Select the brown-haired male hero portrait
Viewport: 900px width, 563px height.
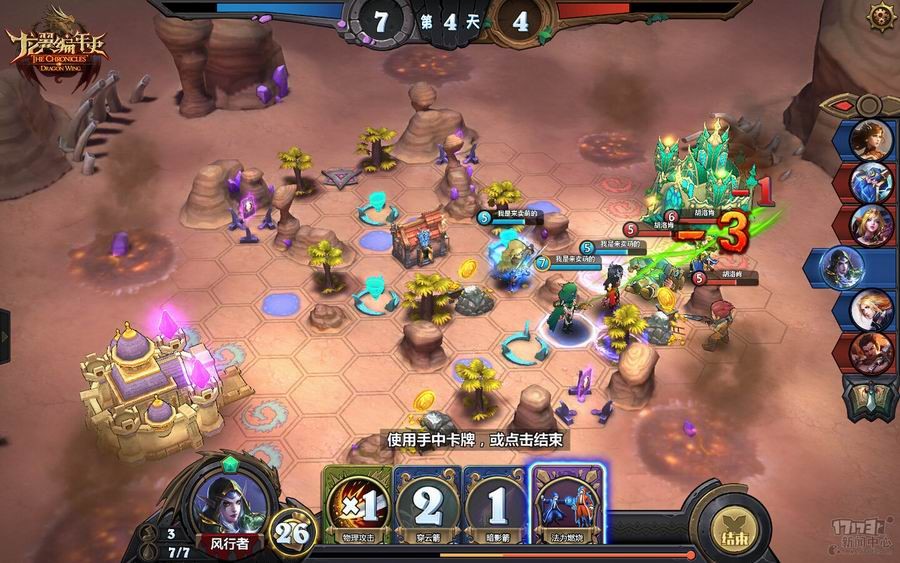click(x=872, y=351)
